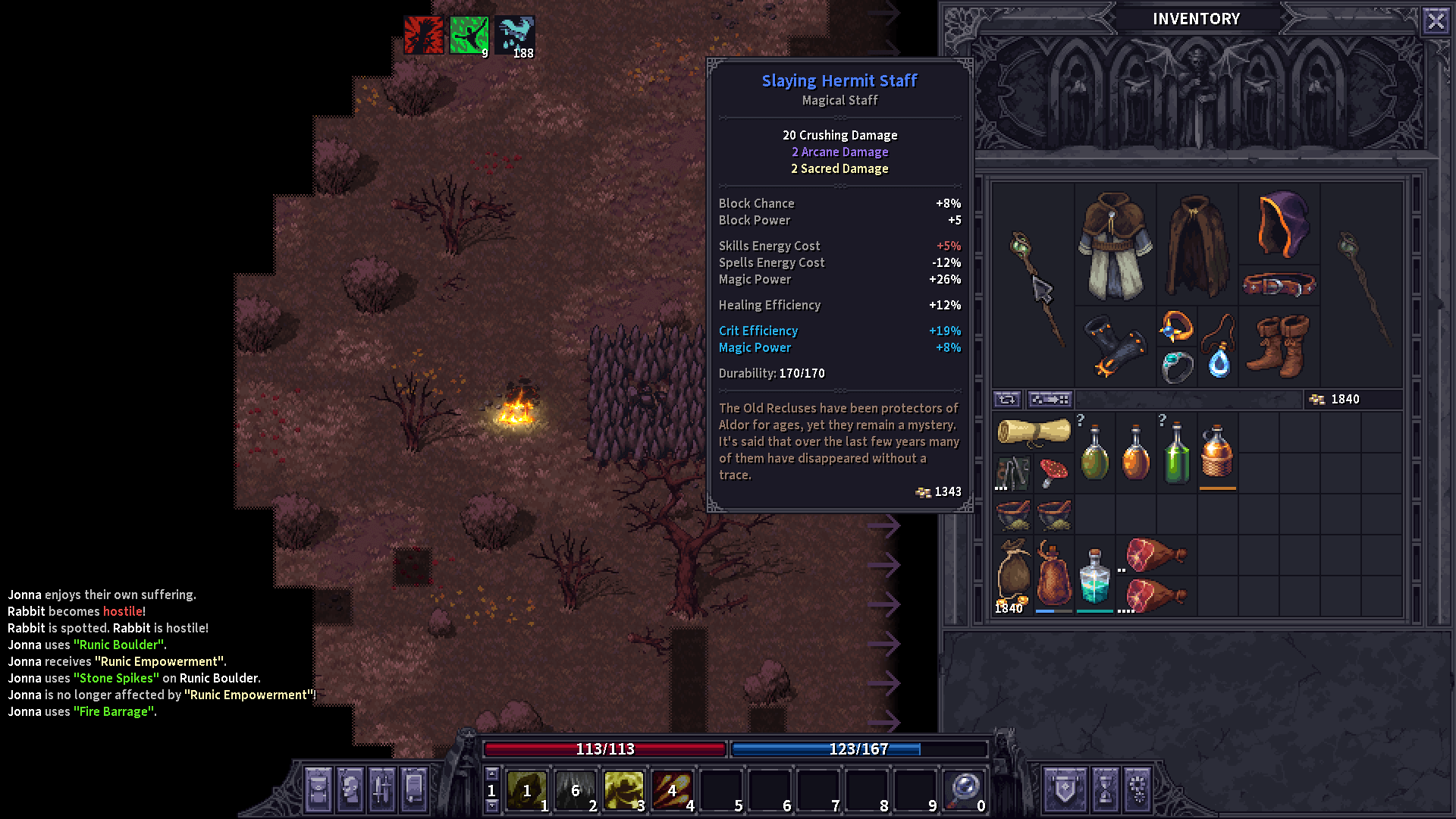This screenshot has height=819, width=1456.
Task: Click the leather belt slot
Action: (1280, 285)
